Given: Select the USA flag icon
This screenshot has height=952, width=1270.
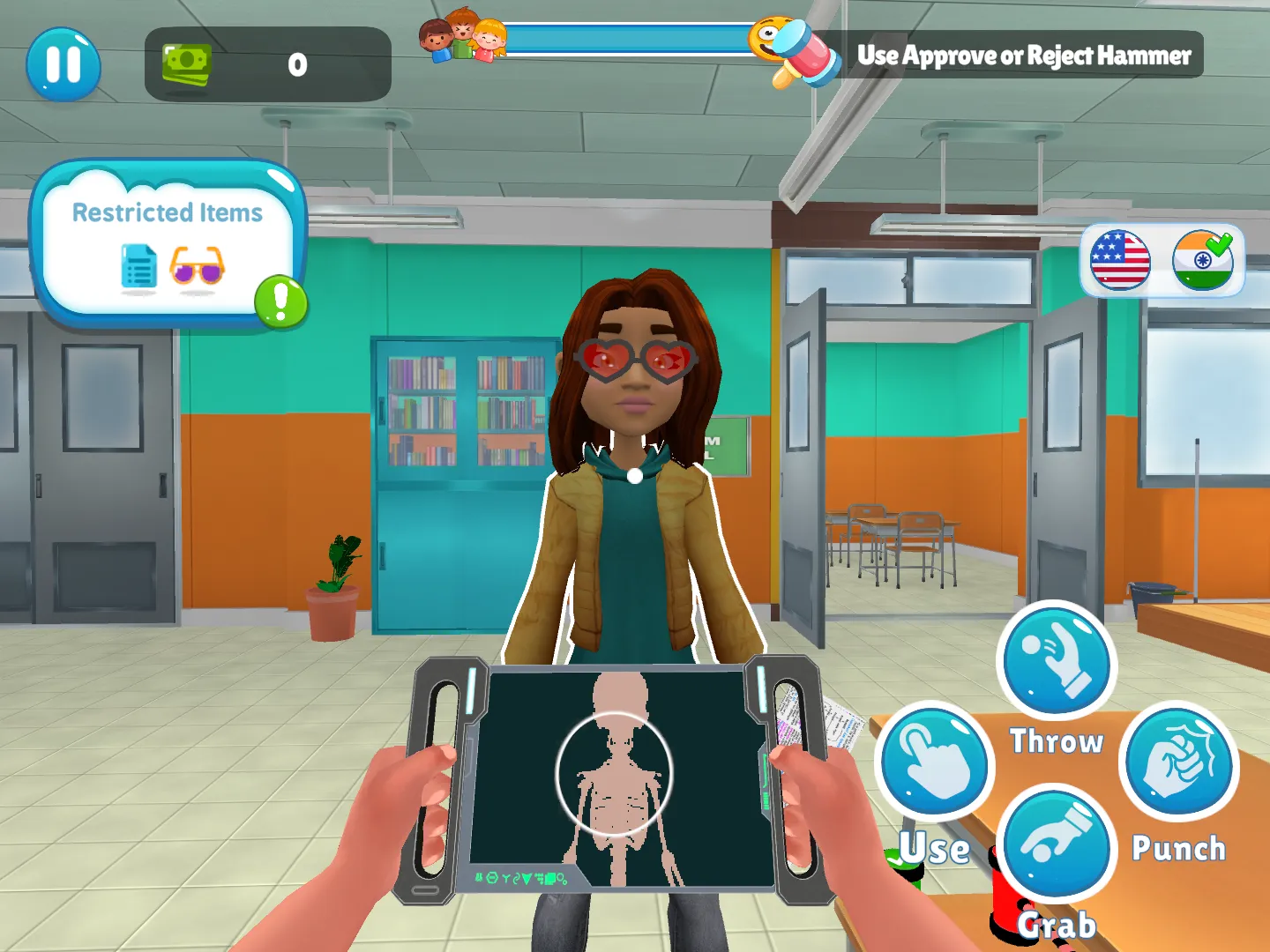Looking at the screenshot, I should (1122, 262).
